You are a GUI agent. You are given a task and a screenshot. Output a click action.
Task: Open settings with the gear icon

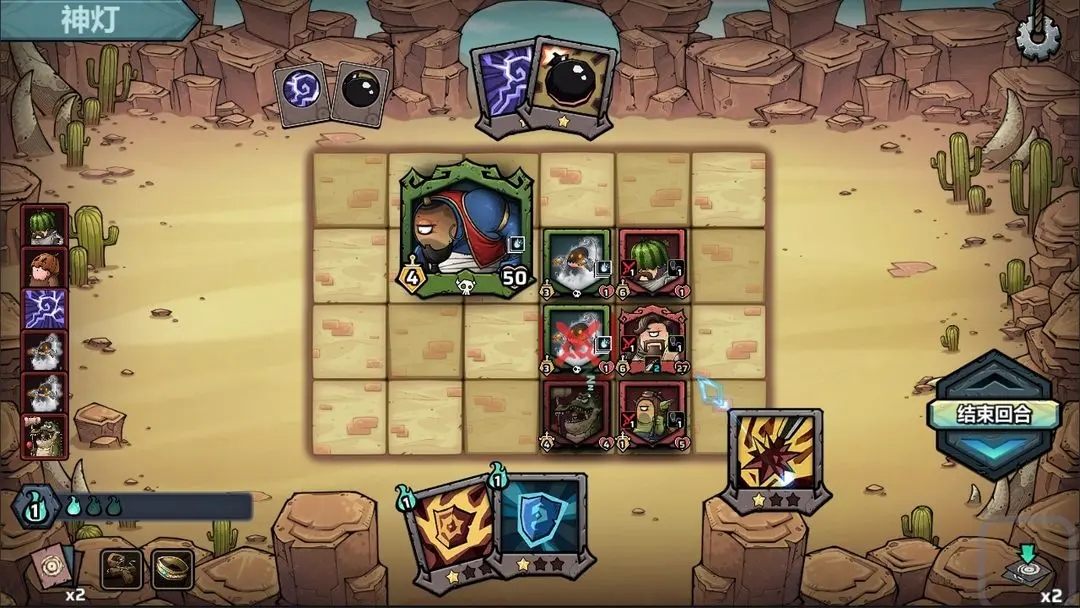pyautogui.click(x=1038, y=37)
